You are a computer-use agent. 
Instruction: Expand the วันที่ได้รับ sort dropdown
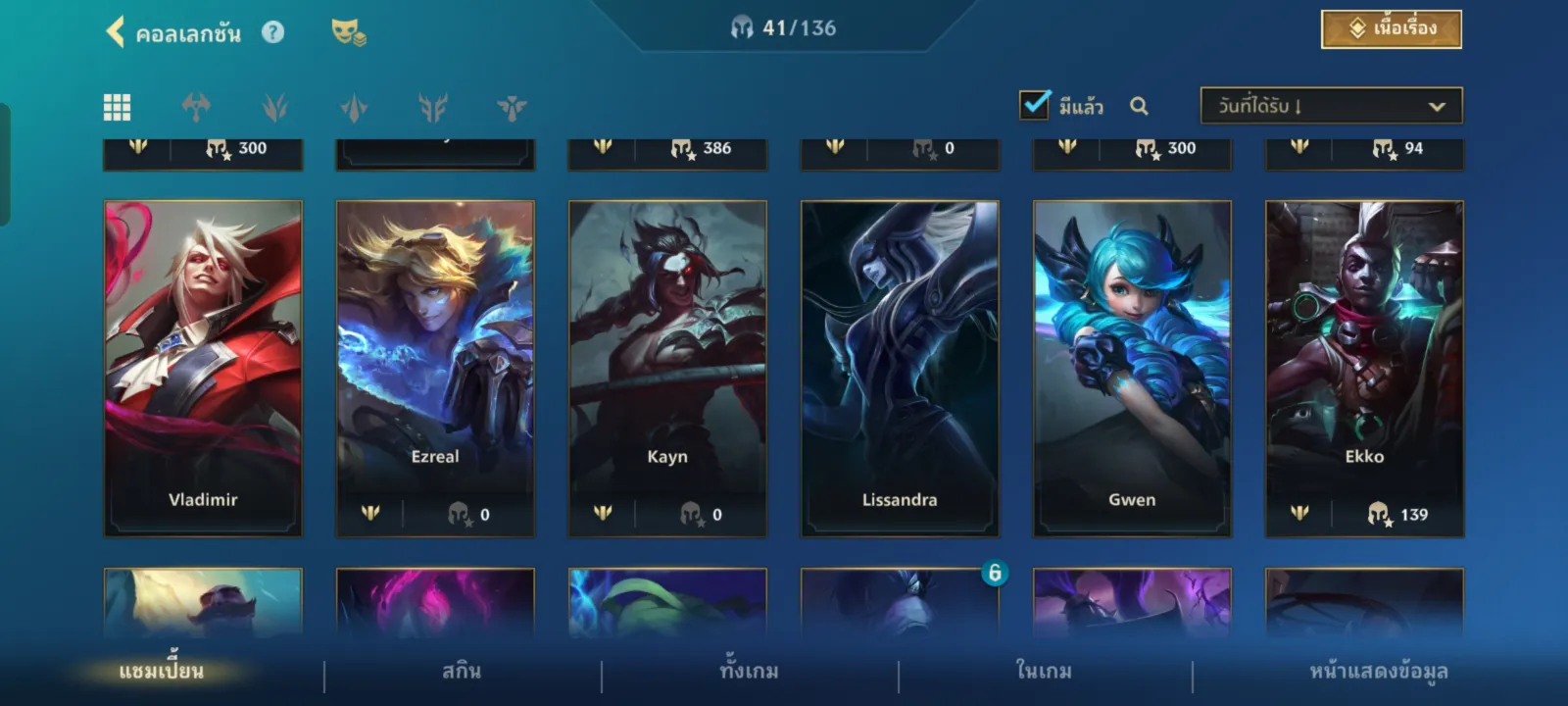click(1331, 106)
